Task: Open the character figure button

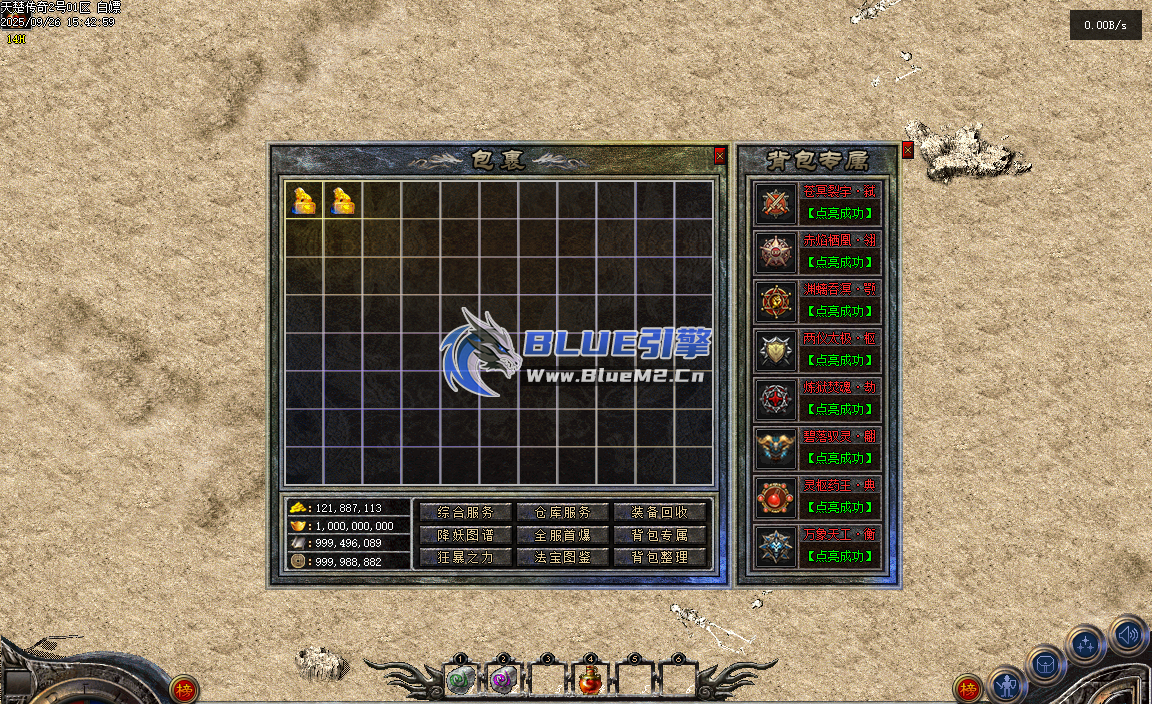Action: 1007,687
